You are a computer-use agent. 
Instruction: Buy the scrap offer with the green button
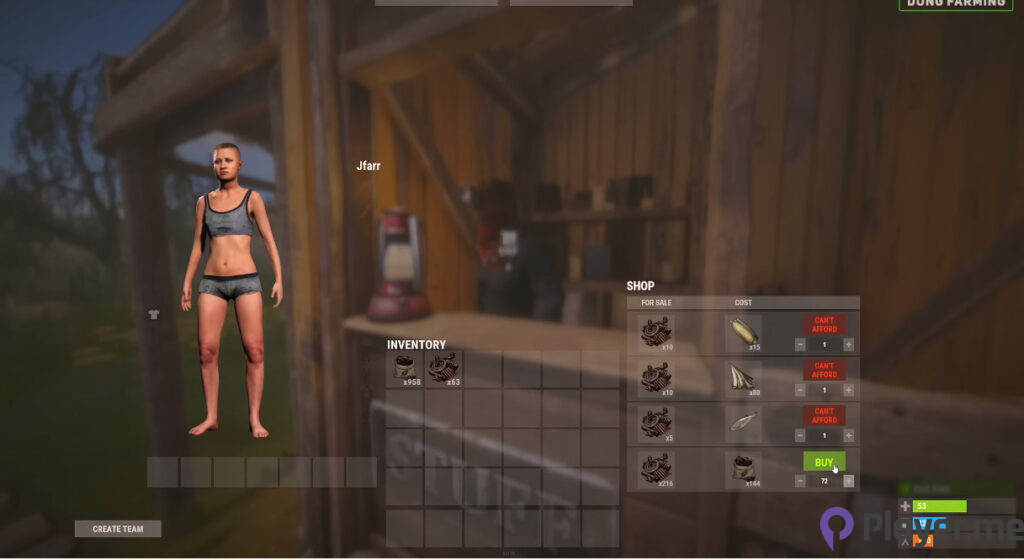[x=824, y=462]
